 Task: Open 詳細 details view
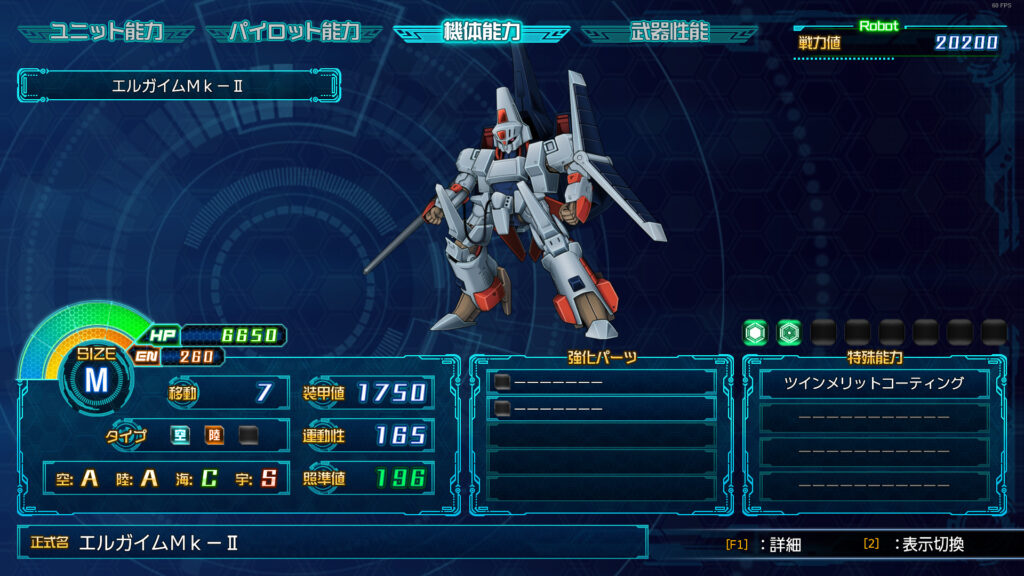tap(765, 545)
